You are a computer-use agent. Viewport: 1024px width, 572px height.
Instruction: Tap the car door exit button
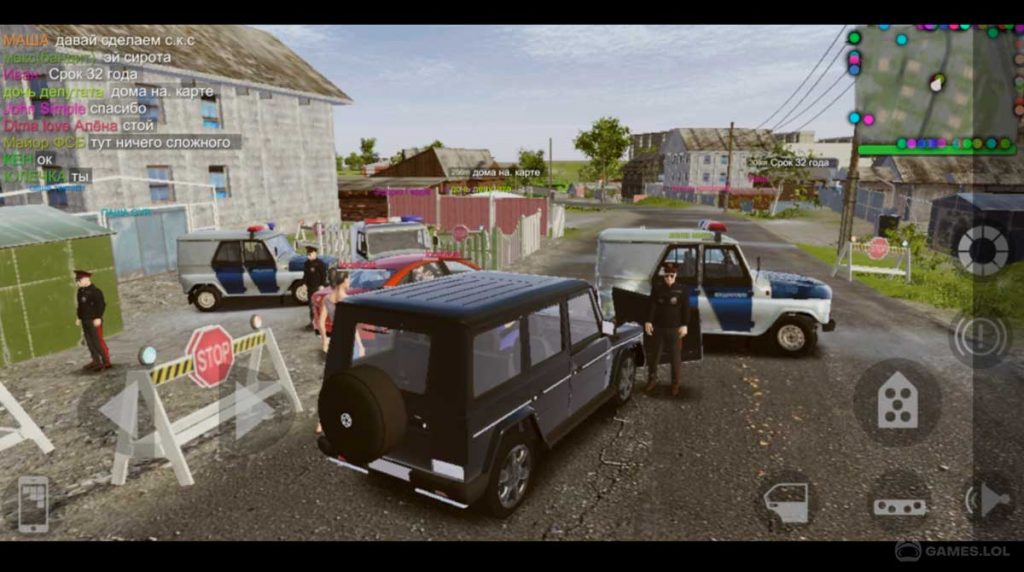click(x=787, y=501)
